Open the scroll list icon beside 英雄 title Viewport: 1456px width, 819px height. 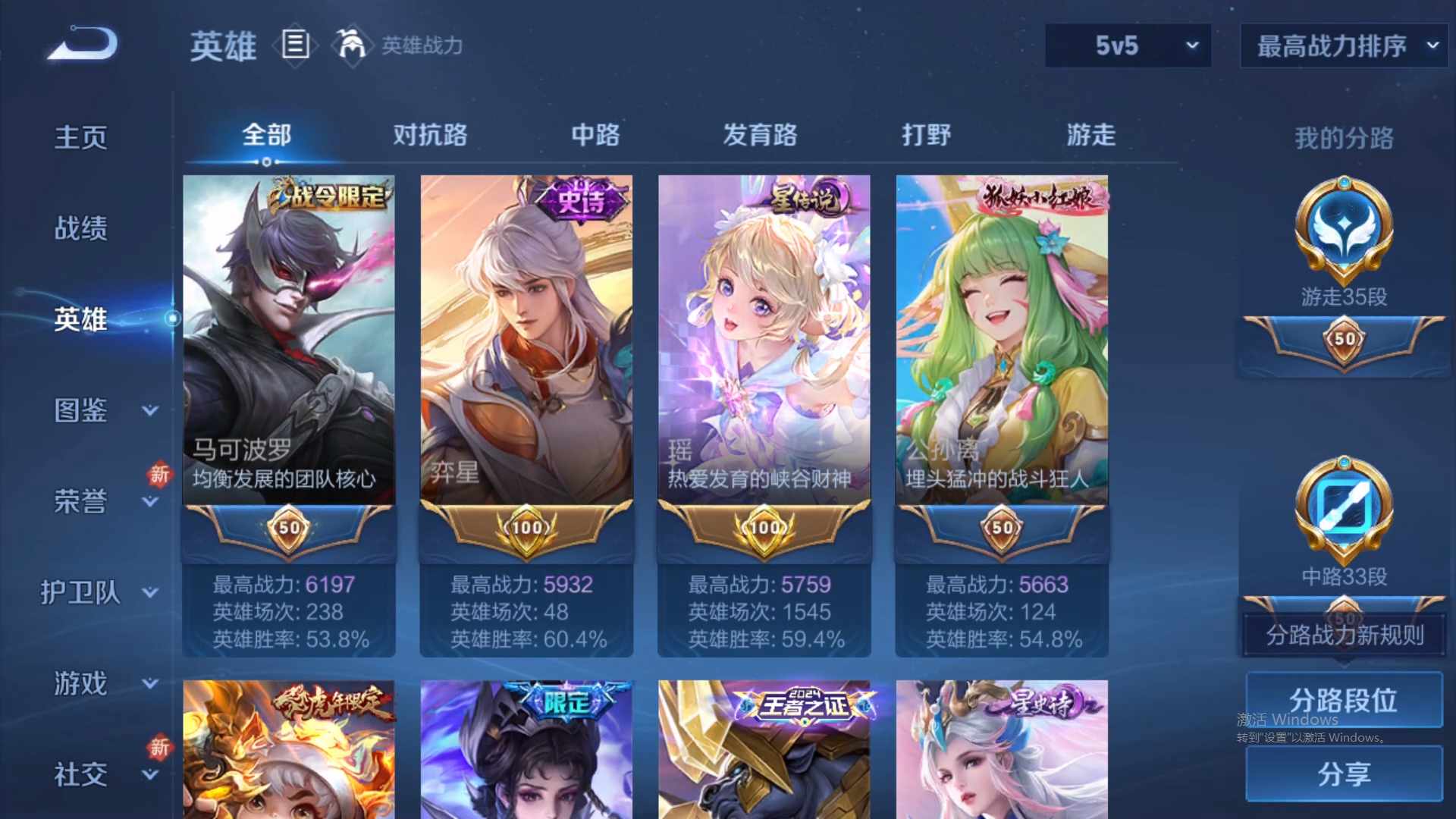[x=295, y=45]
